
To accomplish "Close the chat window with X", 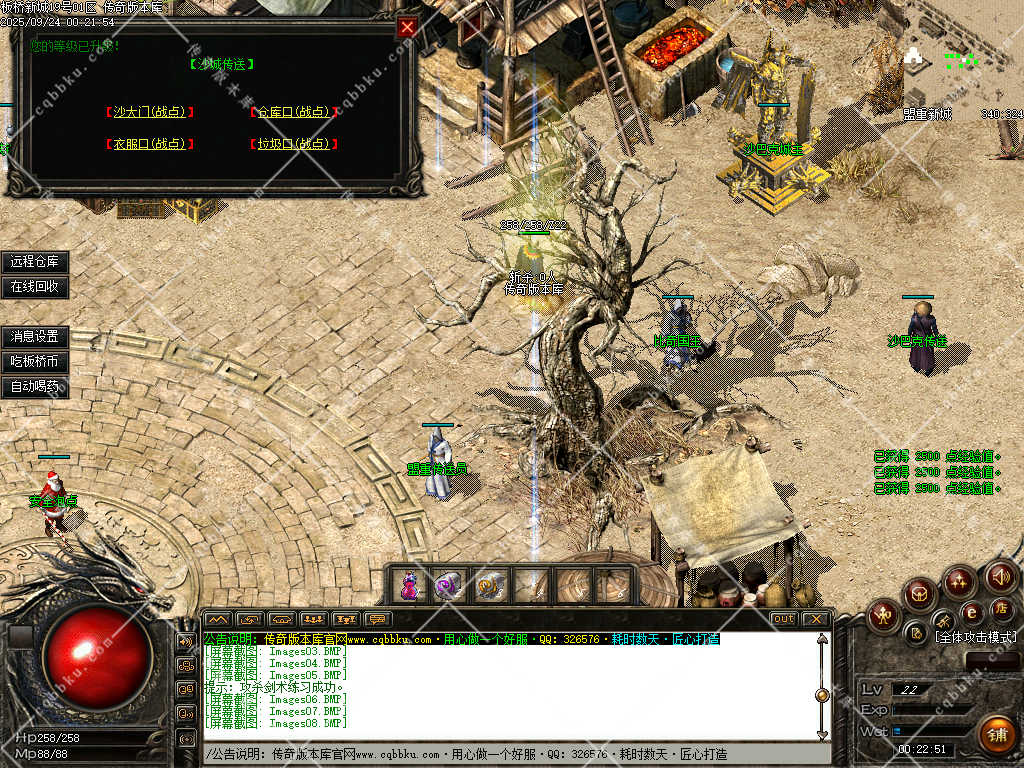I will point(816,619).
